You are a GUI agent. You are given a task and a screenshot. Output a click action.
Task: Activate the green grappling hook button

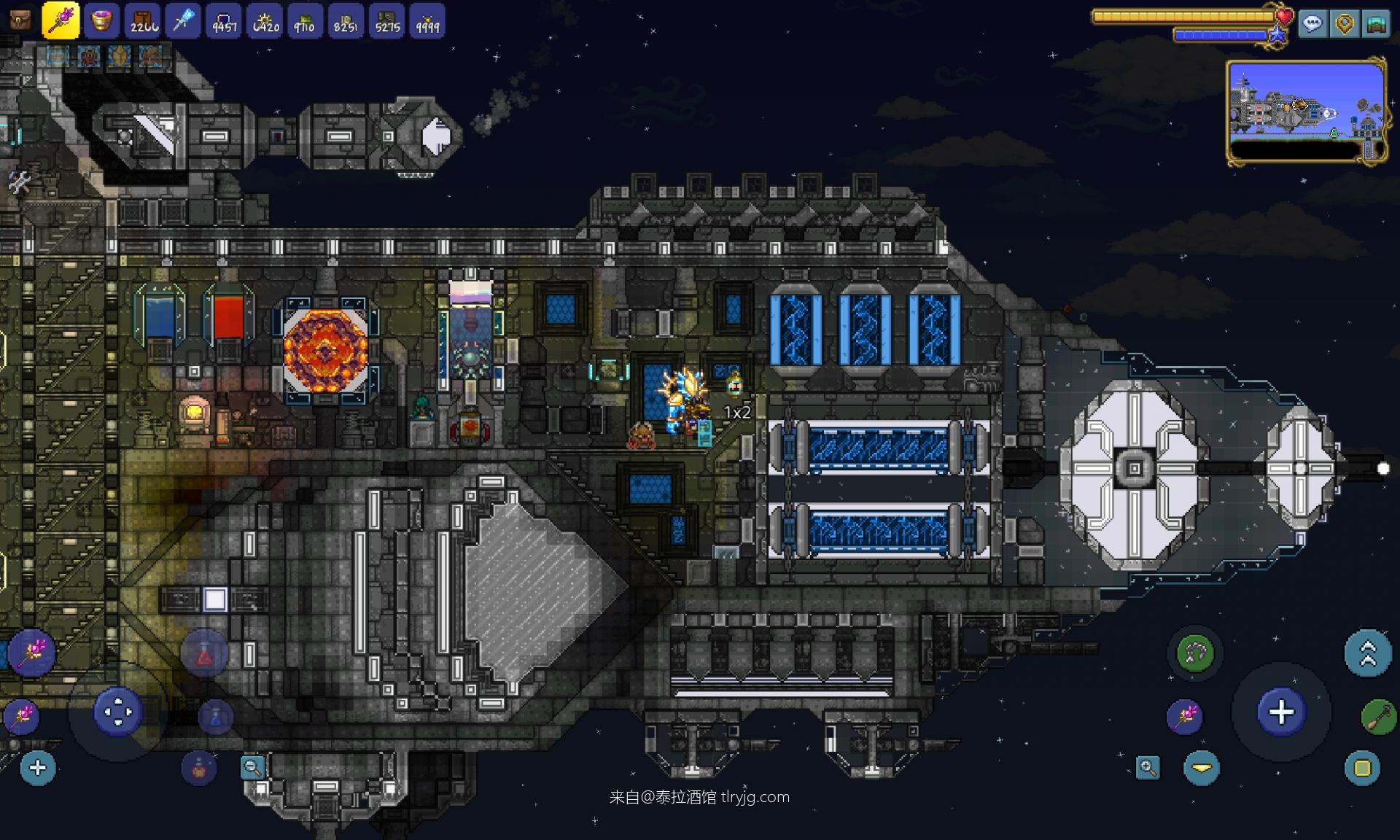click(x=1195, y=653)
